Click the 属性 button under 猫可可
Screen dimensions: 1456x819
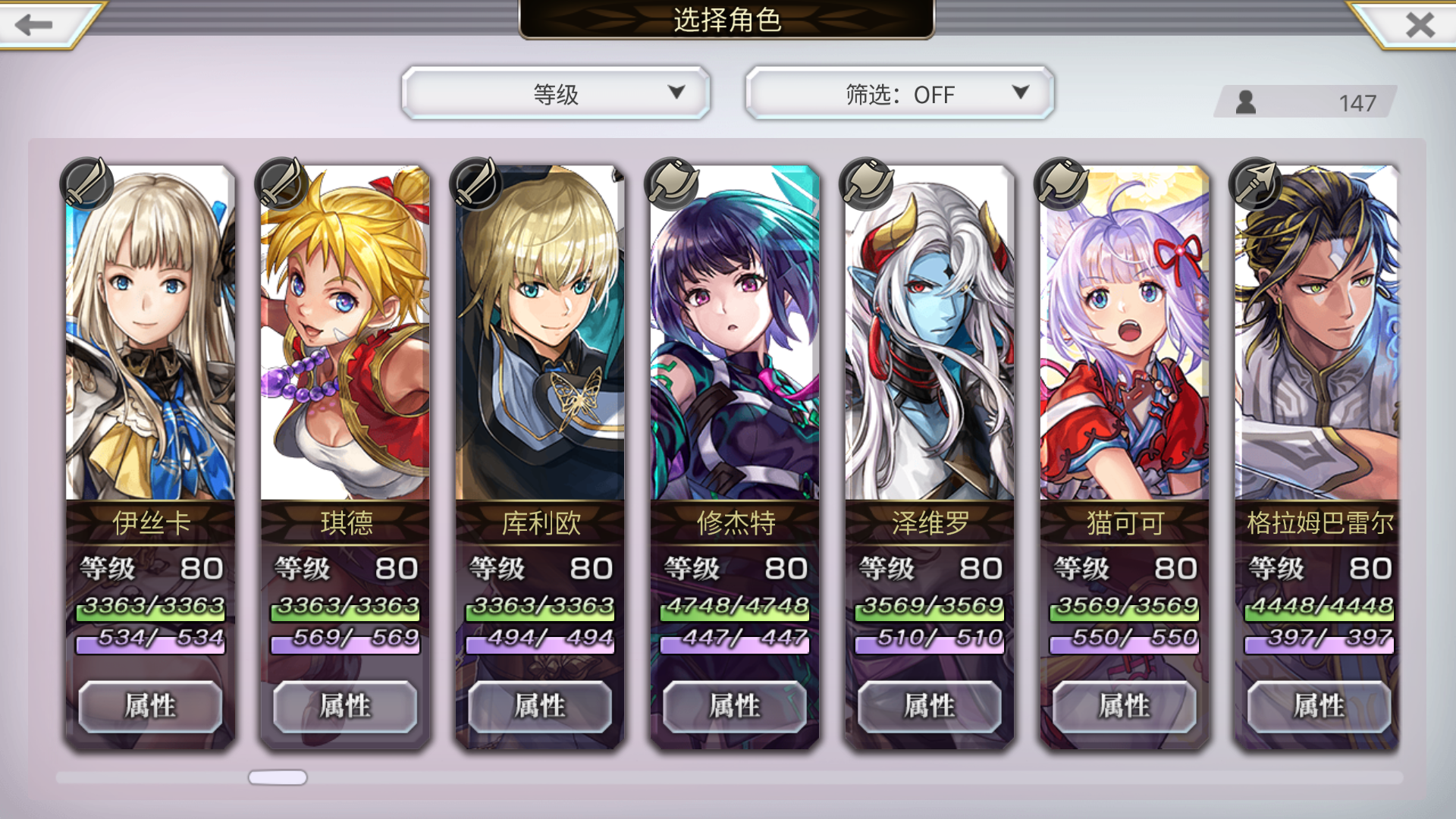(1124, 705)
